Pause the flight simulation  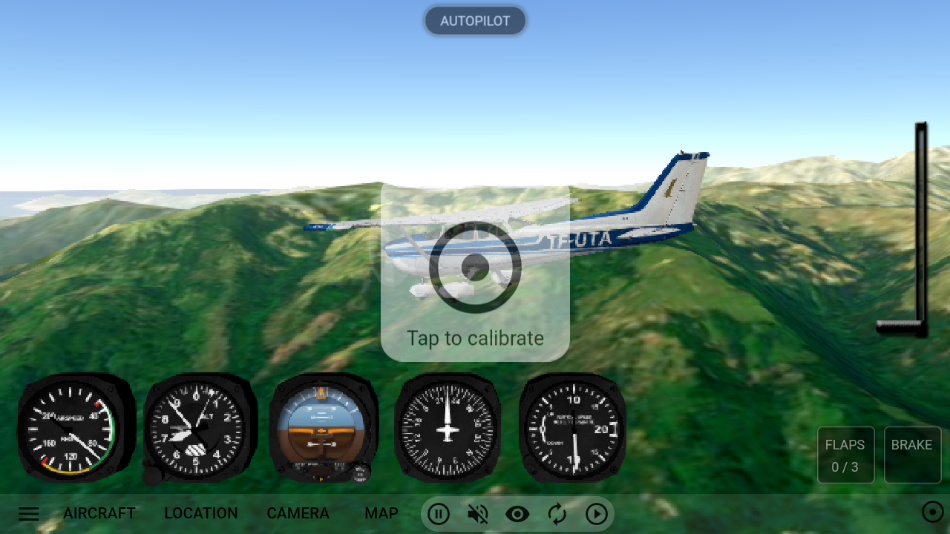(438, 514)
